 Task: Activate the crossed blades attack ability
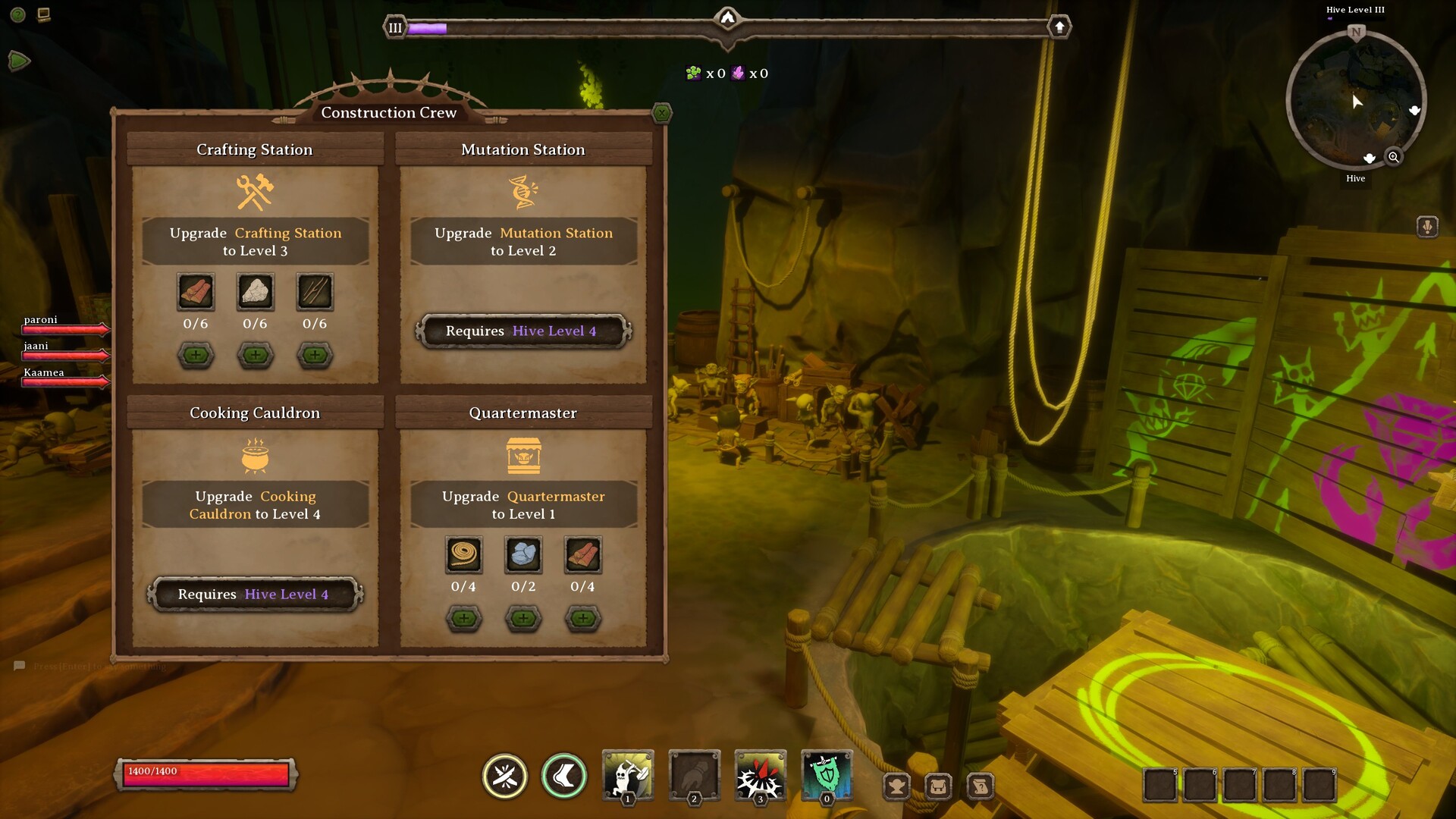tap(505, 777)
